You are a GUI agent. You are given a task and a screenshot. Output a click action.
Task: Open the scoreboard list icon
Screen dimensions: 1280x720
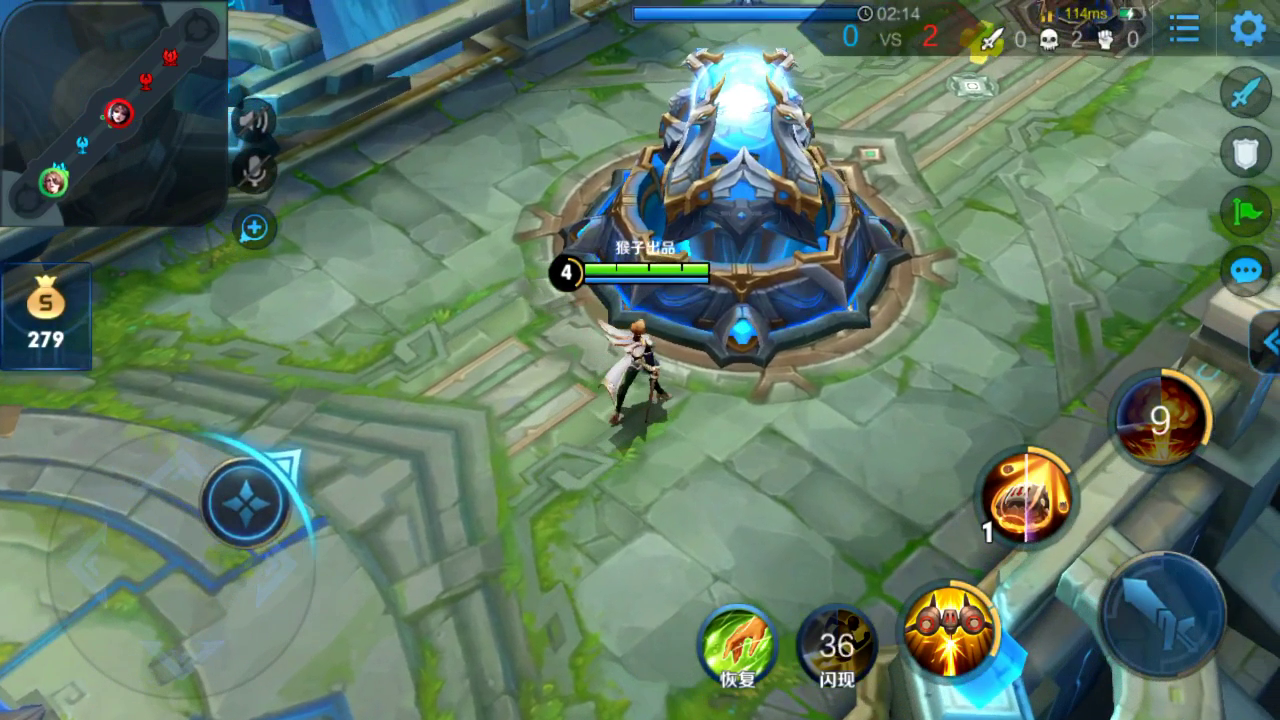(x=1184, y=28)
